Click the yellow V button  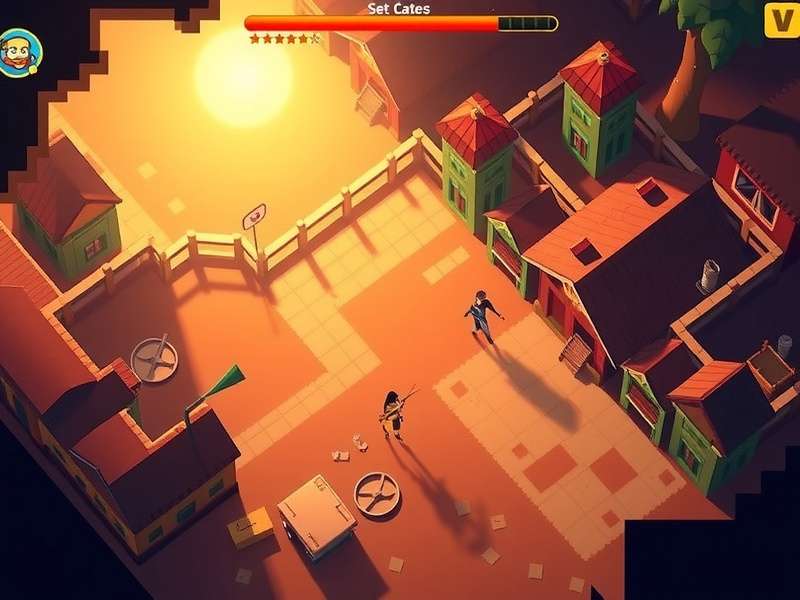point(779,20)
